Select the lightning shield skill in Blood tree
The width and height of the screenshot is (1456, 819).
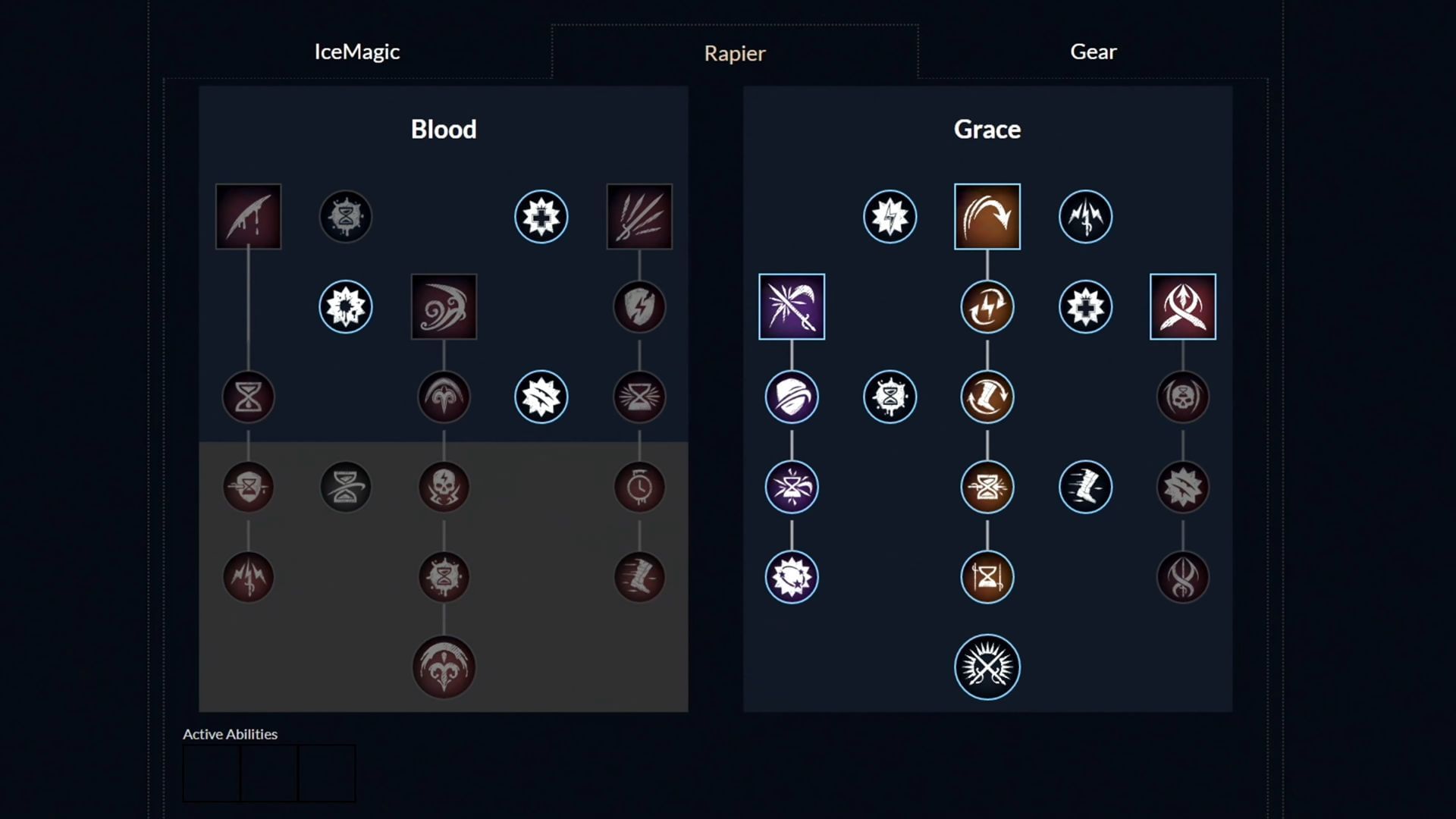coord(640,306)
